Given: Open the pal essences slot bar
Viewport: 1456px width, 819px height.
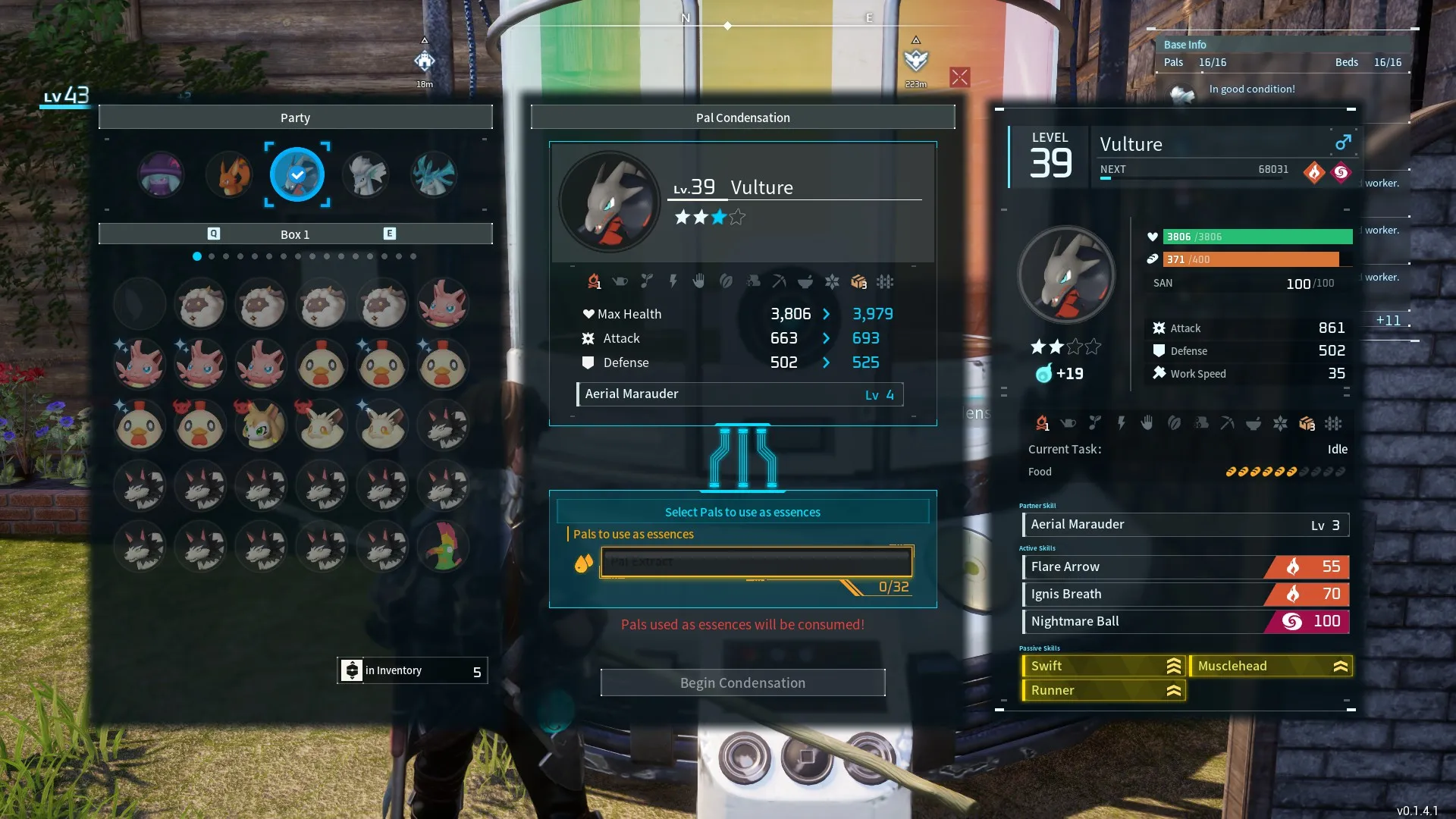Looking at the screenshot, I should tap(756, 563).
